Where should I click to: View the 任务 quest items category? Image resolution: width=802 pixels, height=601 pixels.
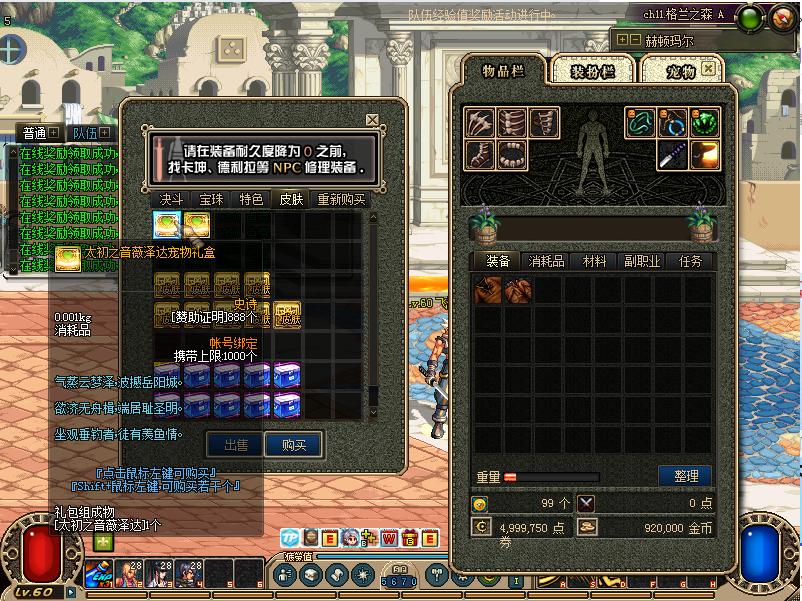pyautogui.click(x=690, y=261)
